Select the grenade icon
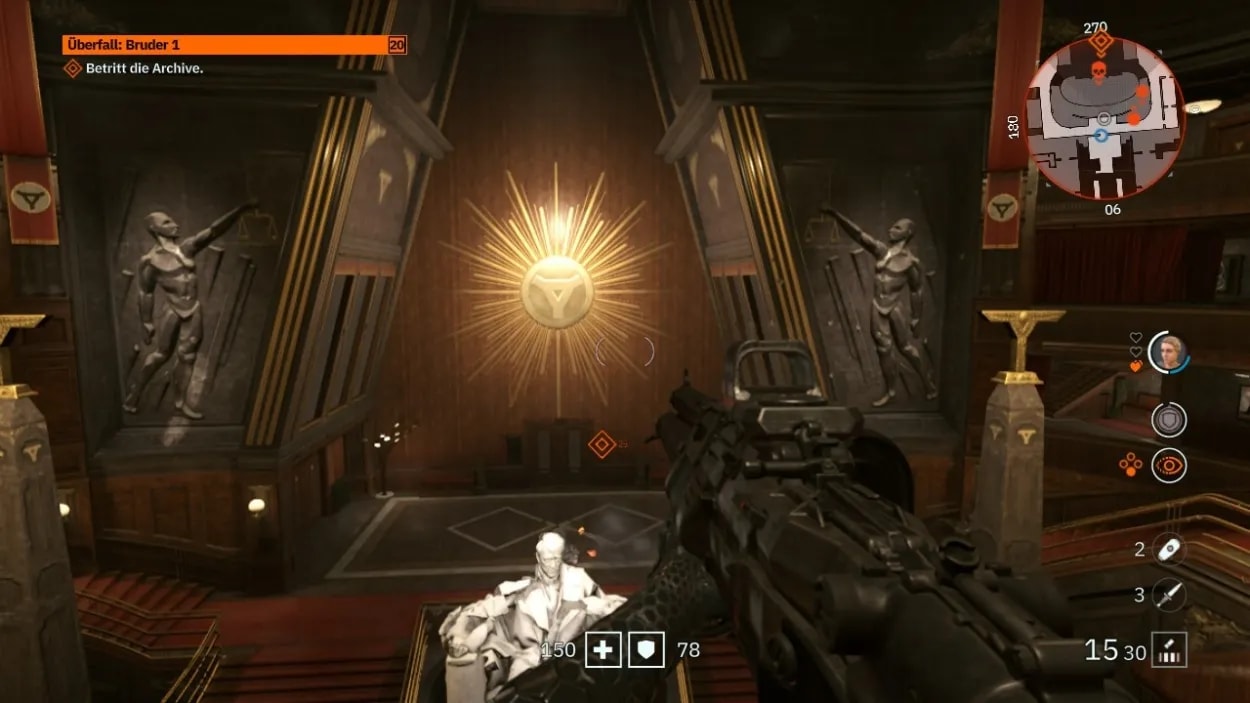This screenshot has height=703, width=1250. tap(1167, 549)
